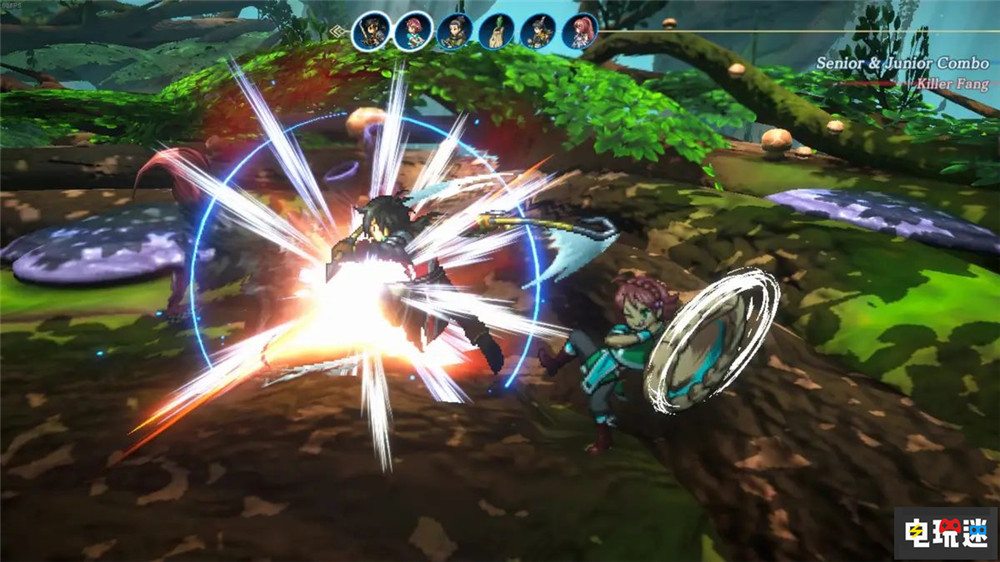Select the tree stump creature turn portrait
Viewport: 1000px width, 562px height.
point(497,31)
